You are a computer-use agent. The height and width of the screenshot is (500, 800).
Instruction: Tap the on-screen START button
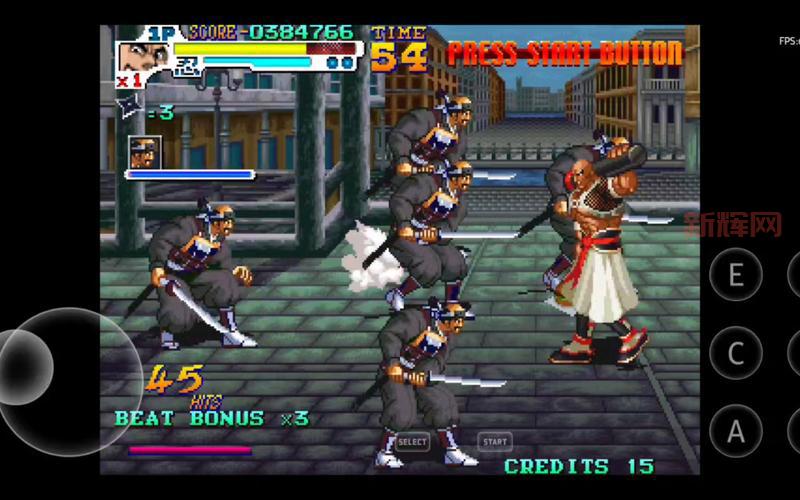[494, 441]
